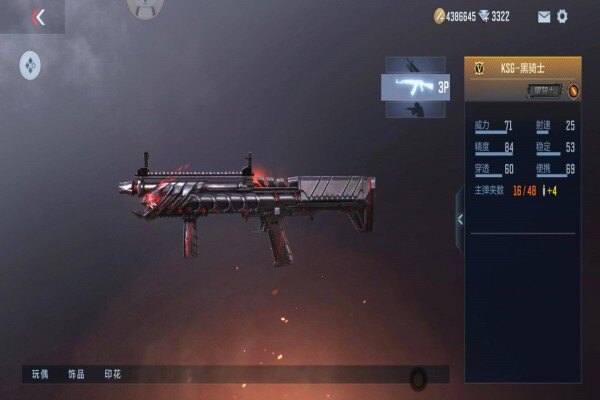Image resolution: width=600 pixels, height=400 pixels.
Task: Click the orange round icon beside skin tag
Action: [x=574, y=91]
